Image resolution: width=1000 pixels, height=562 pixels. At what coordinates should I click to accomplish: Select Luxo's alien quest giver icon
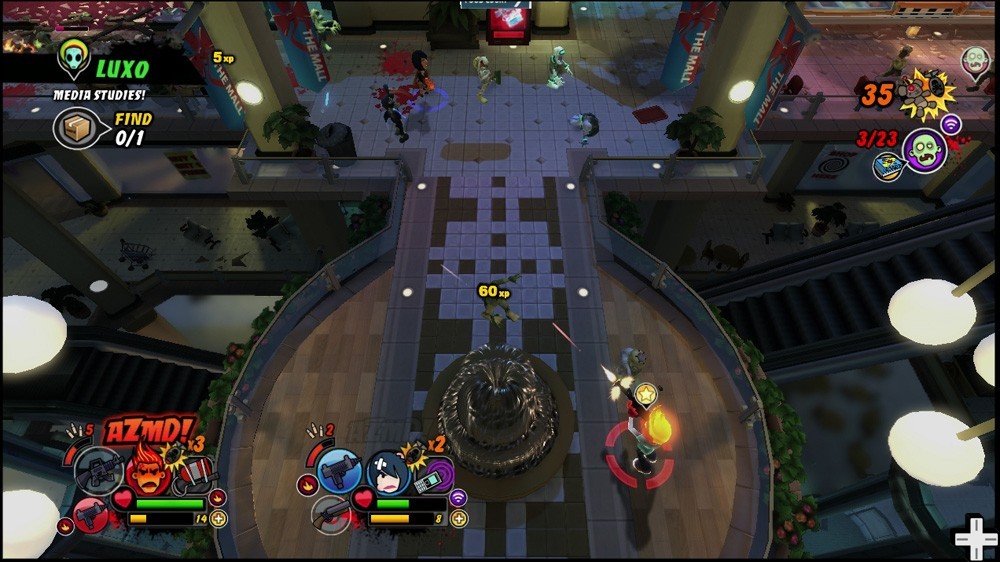(x=74, y=60)
